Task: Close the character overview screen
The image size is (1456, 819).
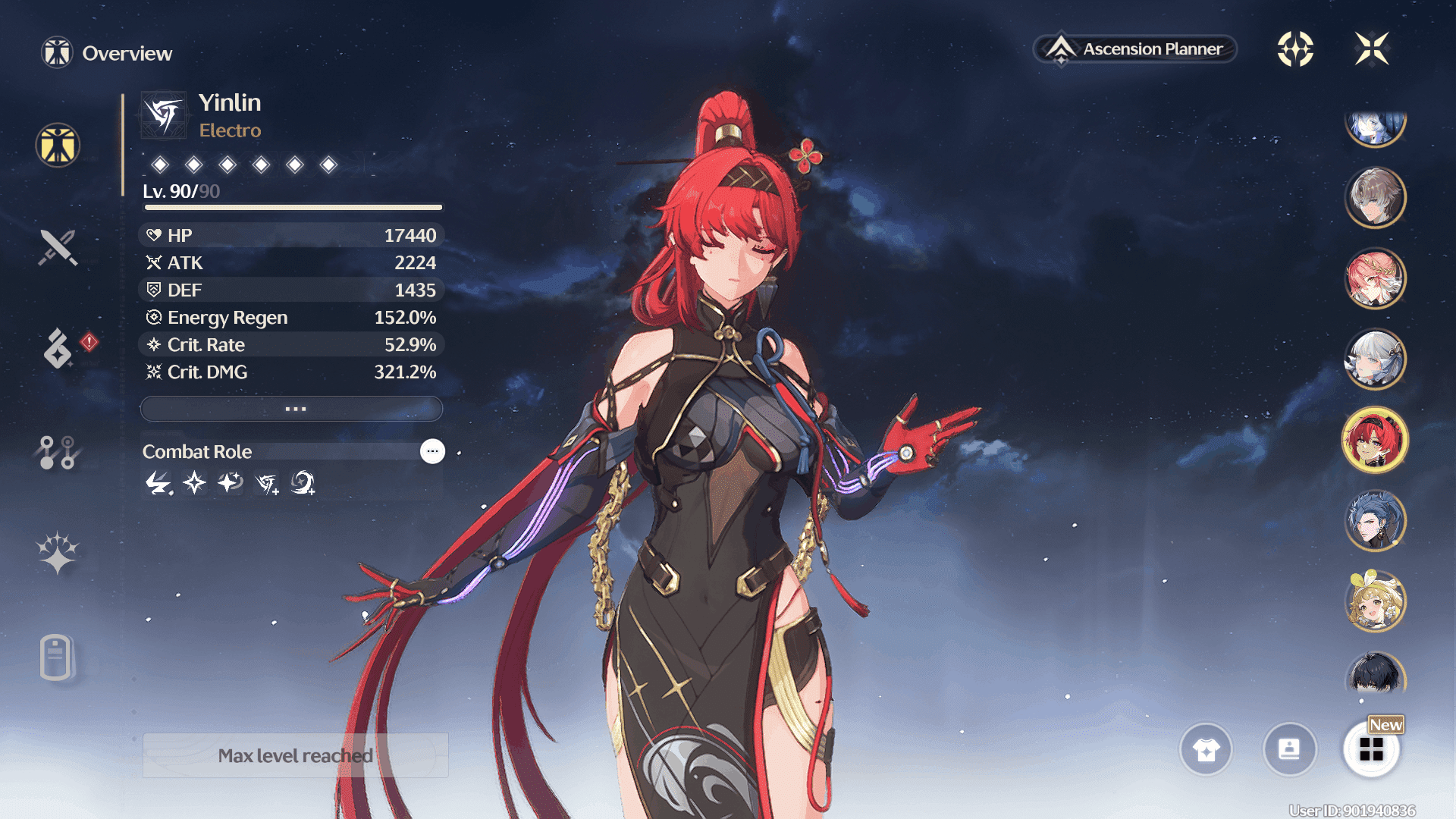Action: tap(1372, 49)
